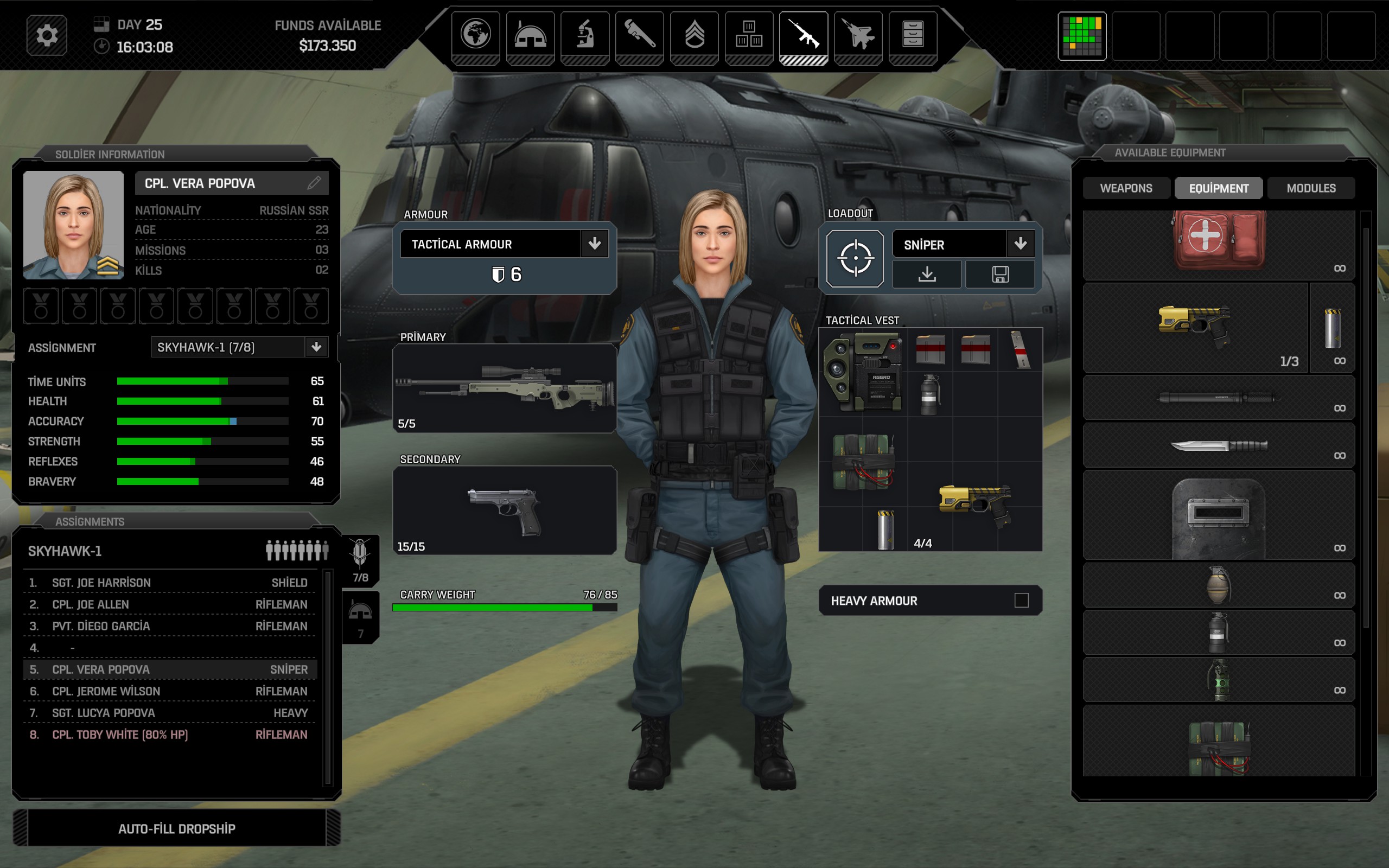
Task: Open the Tactical Armour dropdown
Action: 595,244
